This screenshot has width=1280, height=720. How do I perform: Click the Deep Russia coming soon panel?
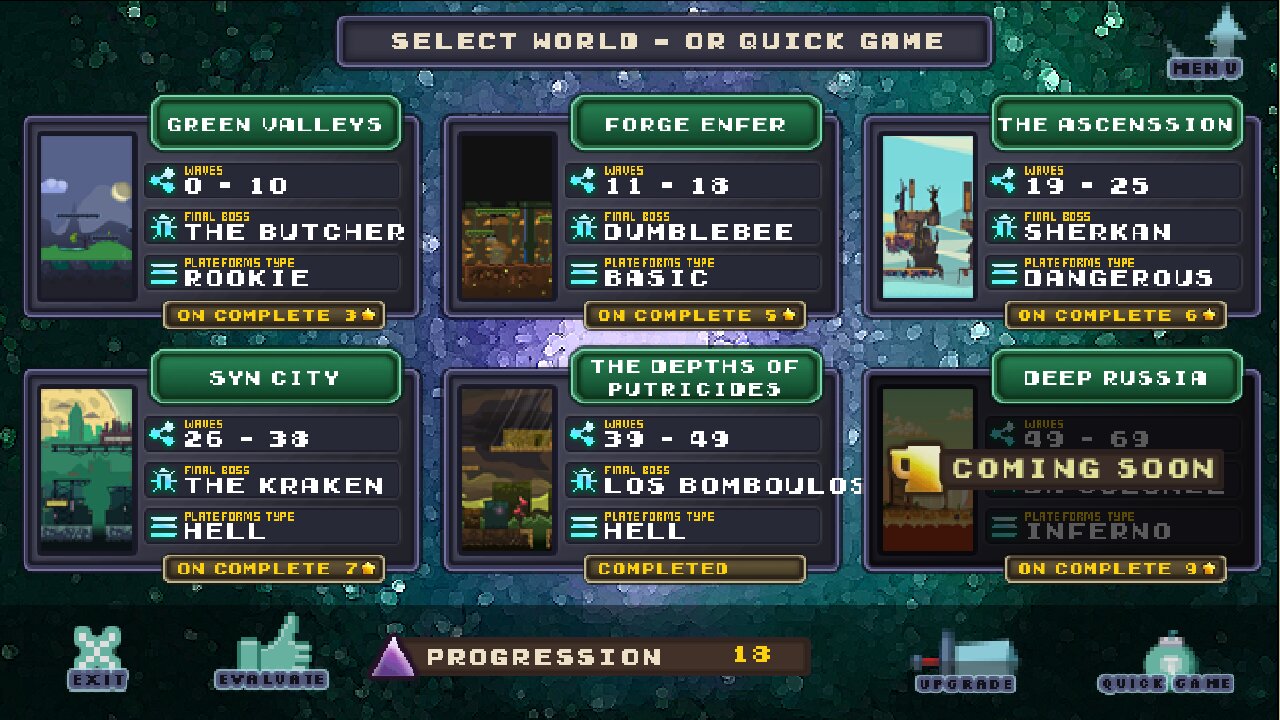point(1060,468)
